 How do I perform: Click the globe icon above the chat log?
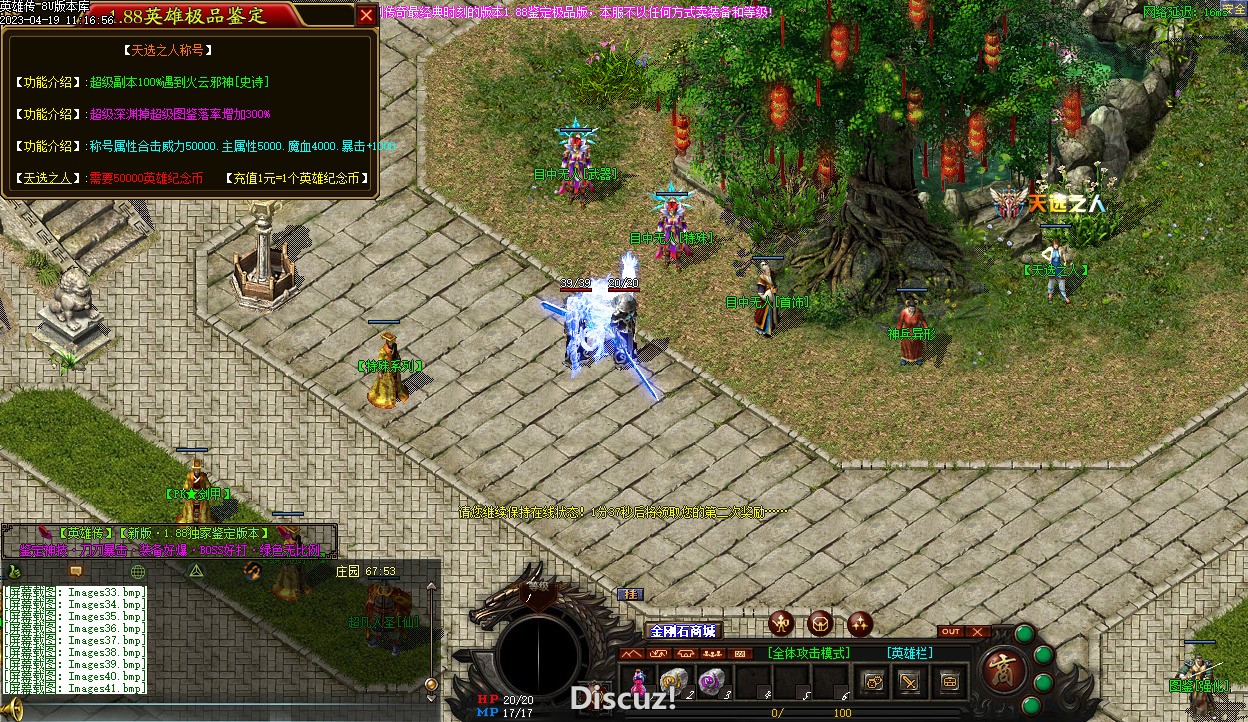[138, 571]
